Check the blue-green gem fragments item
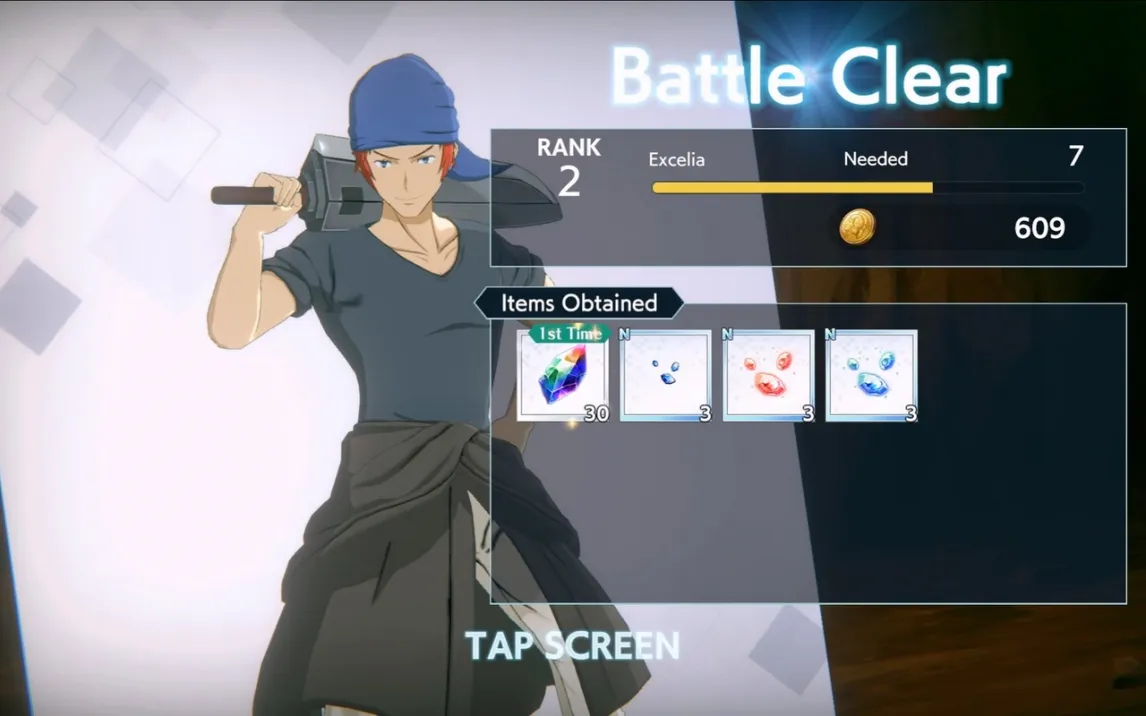1146x716 pixels. [x=872, y=376]
